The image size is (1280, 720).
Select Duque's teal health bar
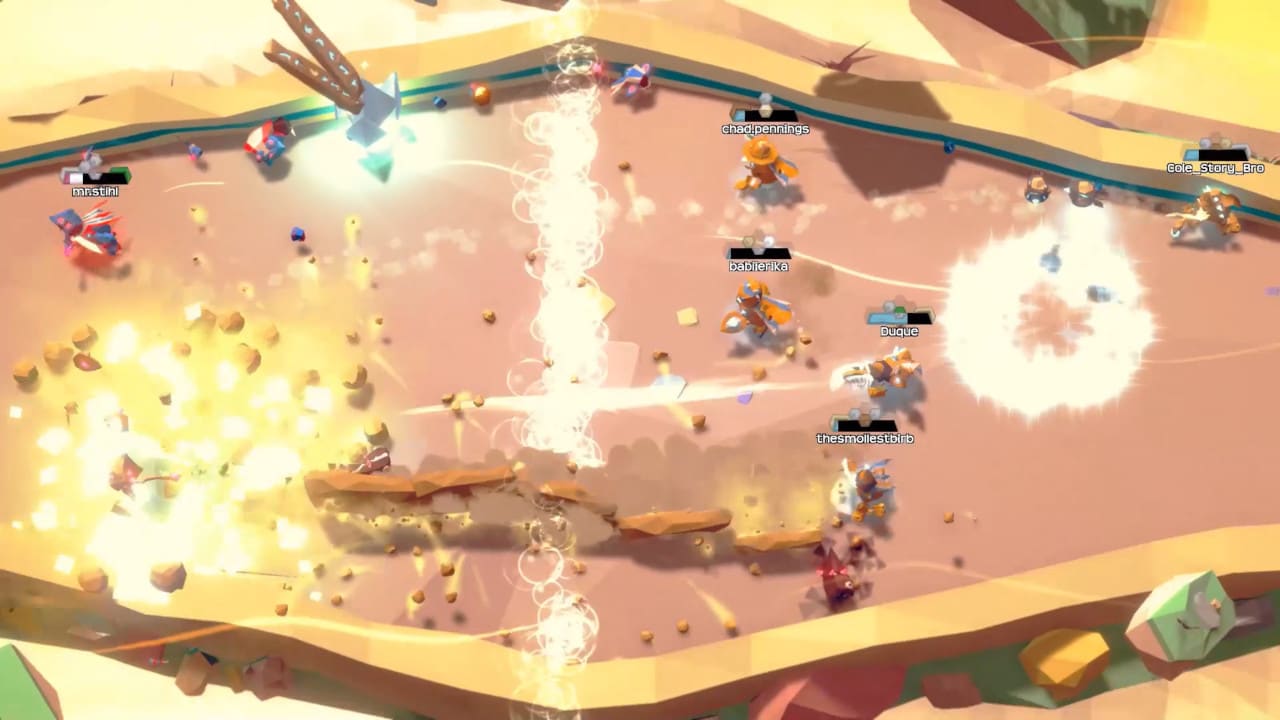(x=888, y=320)
